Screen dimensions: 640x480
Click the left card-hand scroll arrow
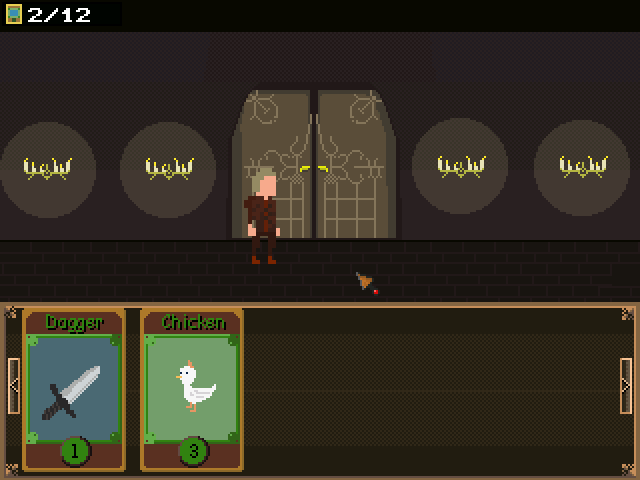[x=13, y=385]
